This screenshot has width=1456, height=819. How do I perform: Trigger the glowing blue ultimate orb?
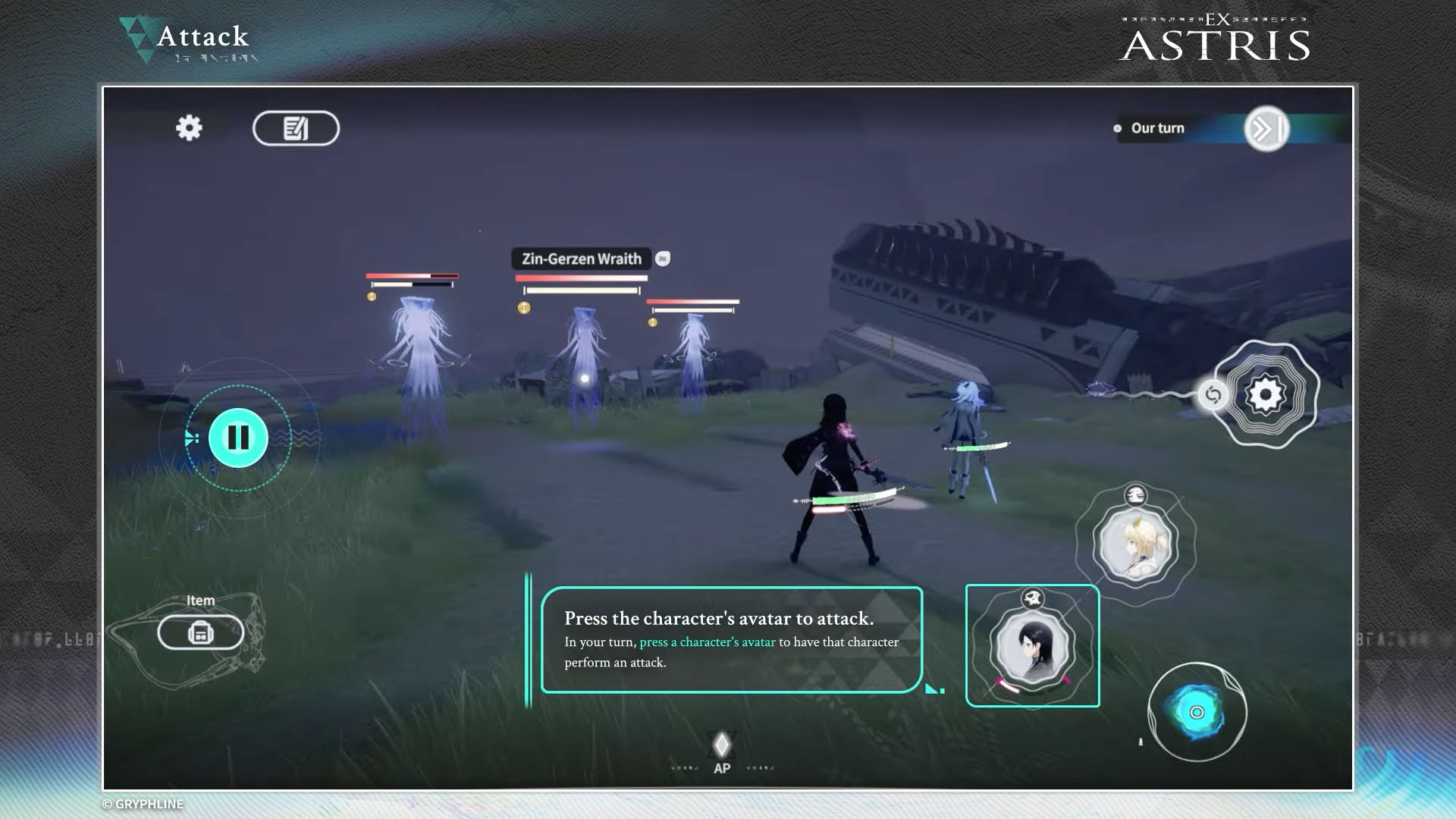coord(1196,713)
